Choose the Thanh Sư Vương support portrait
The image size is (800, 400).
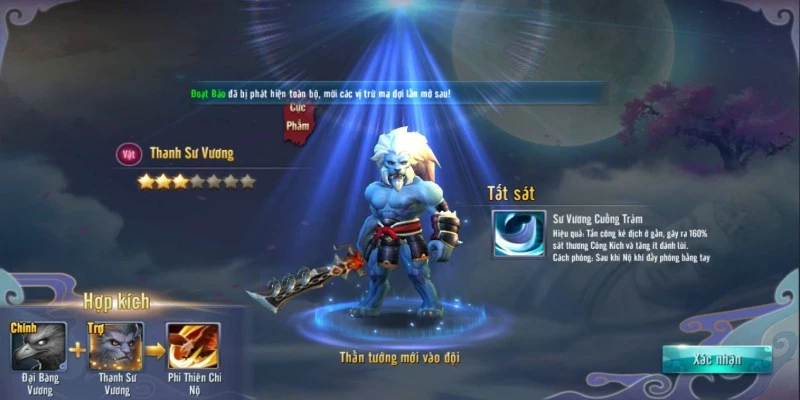(116, 347)
